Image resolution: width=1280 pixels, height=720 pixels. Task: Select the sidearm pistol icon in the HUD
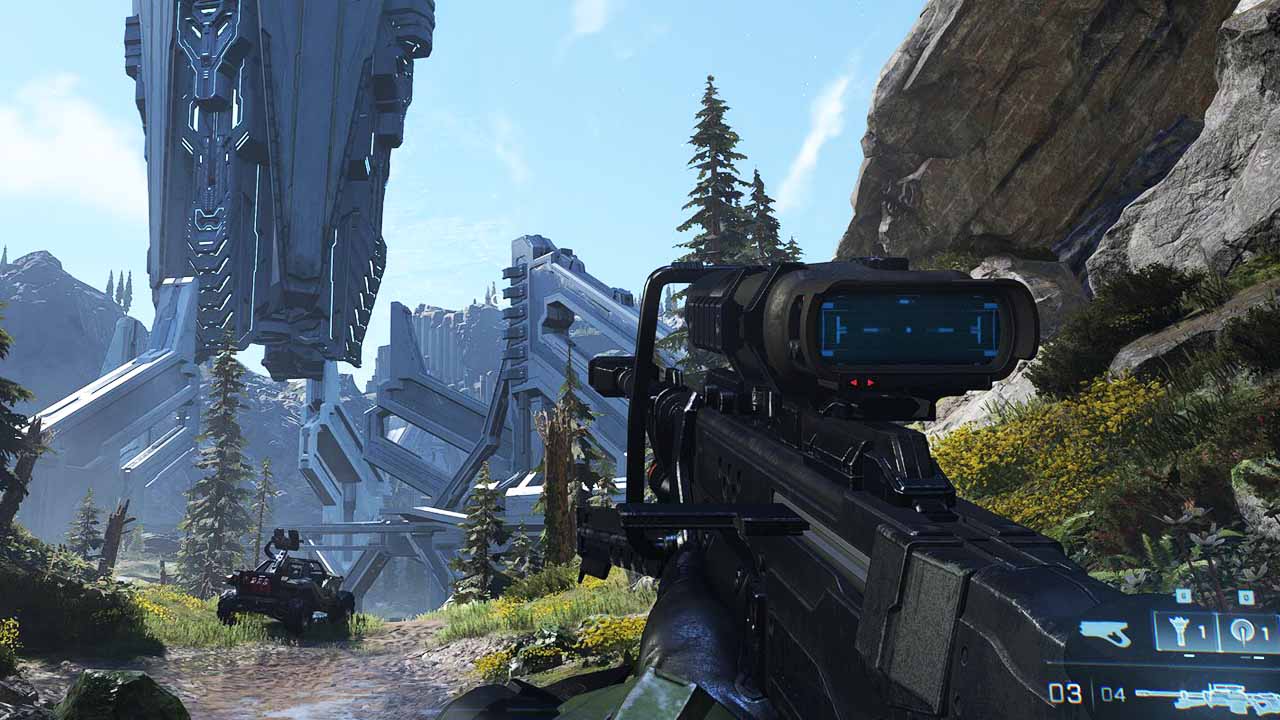(x=1104, y=633)
